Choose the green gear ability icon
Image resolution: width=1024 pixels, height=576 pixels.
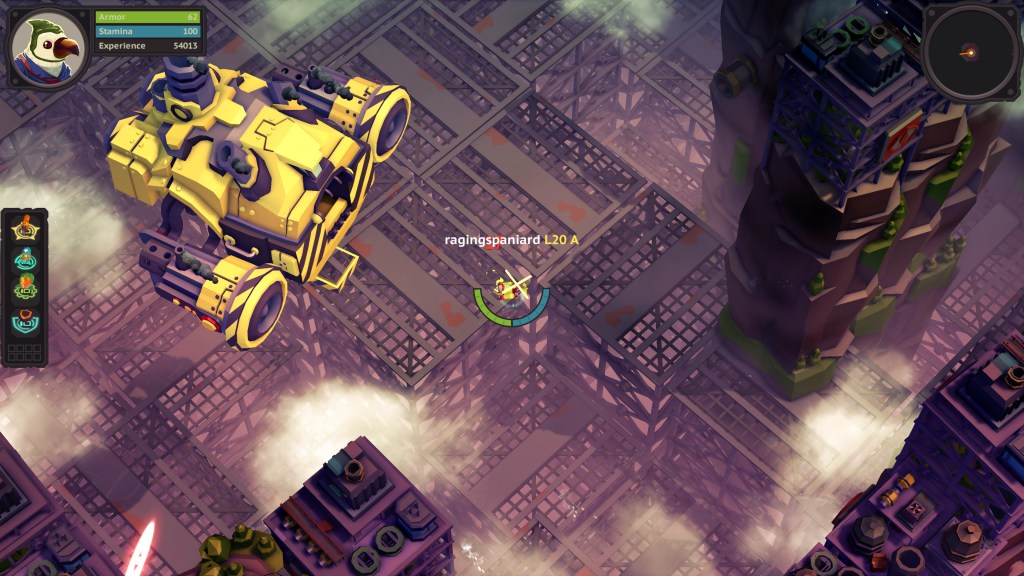[25, 290]
